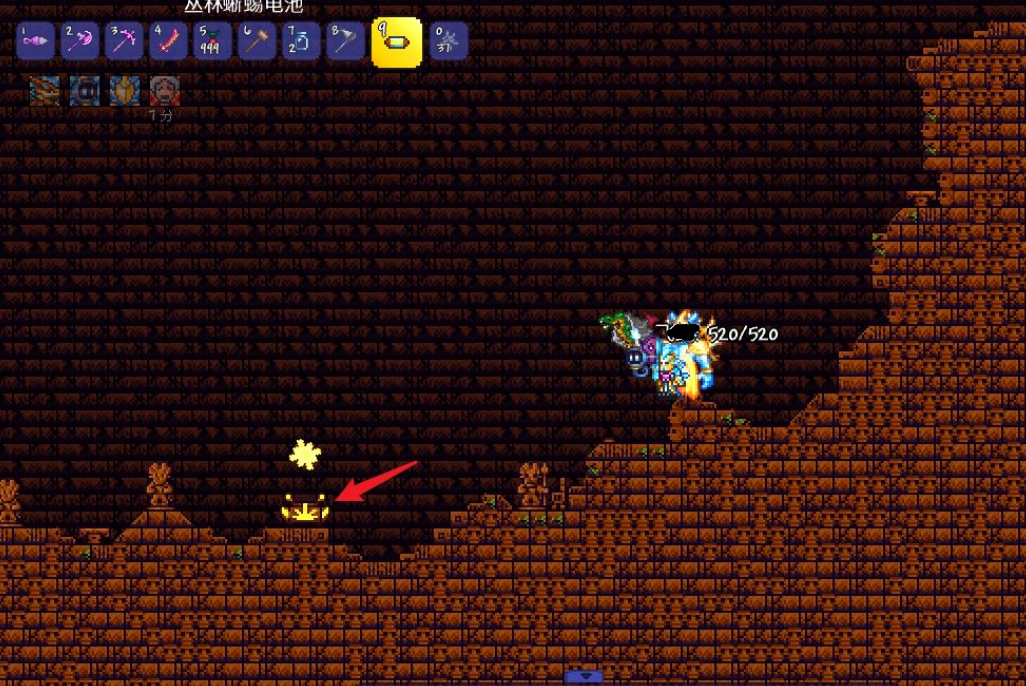The image size is (1026, 686).
Task: Pick the wooden hammer in slot 6
Action: click(256, 42)
